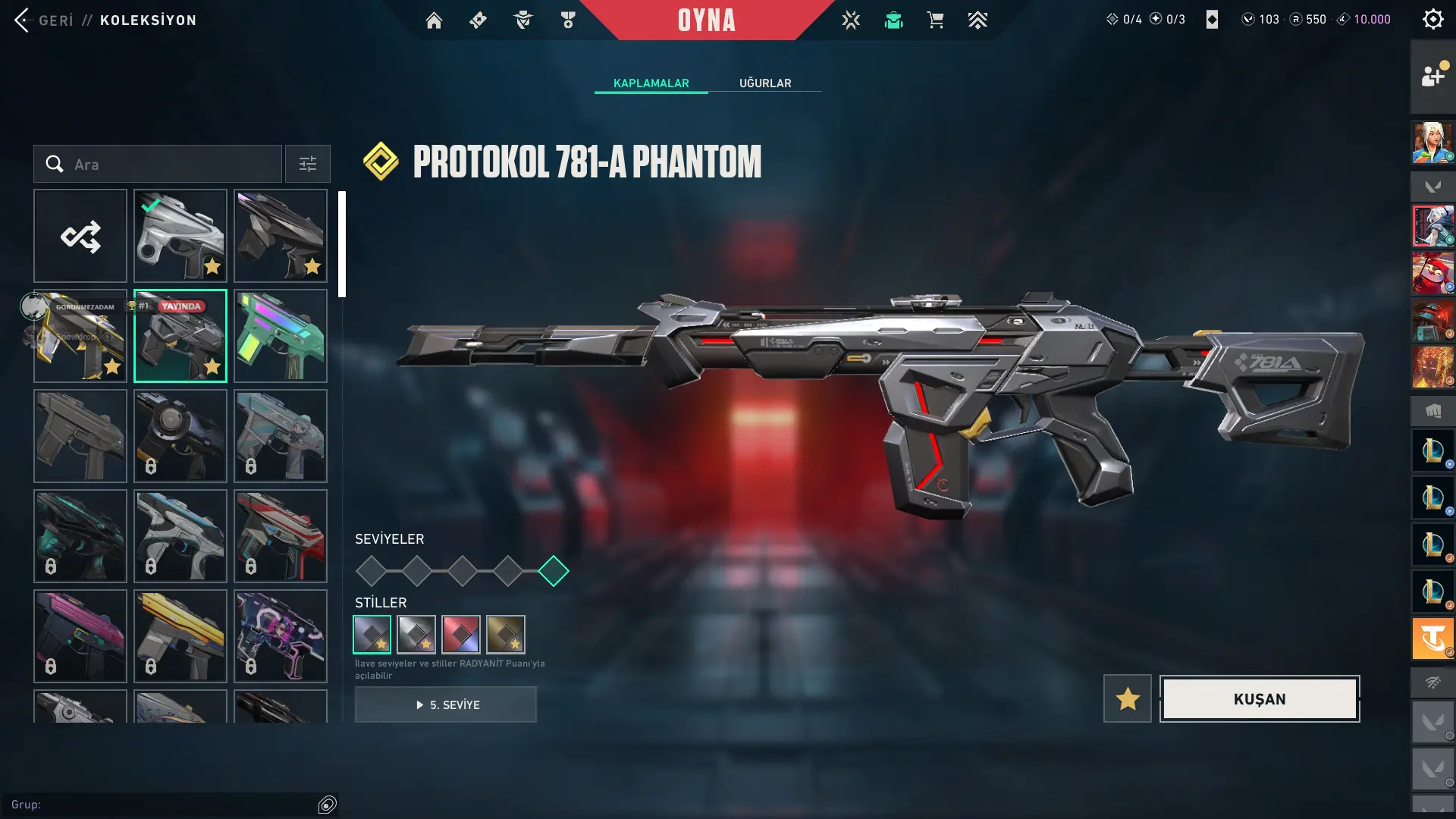Image resolution: width=1456 pixels, height=819 pixels.
Task: Focus the Ara search field
Action: [167, 165]
